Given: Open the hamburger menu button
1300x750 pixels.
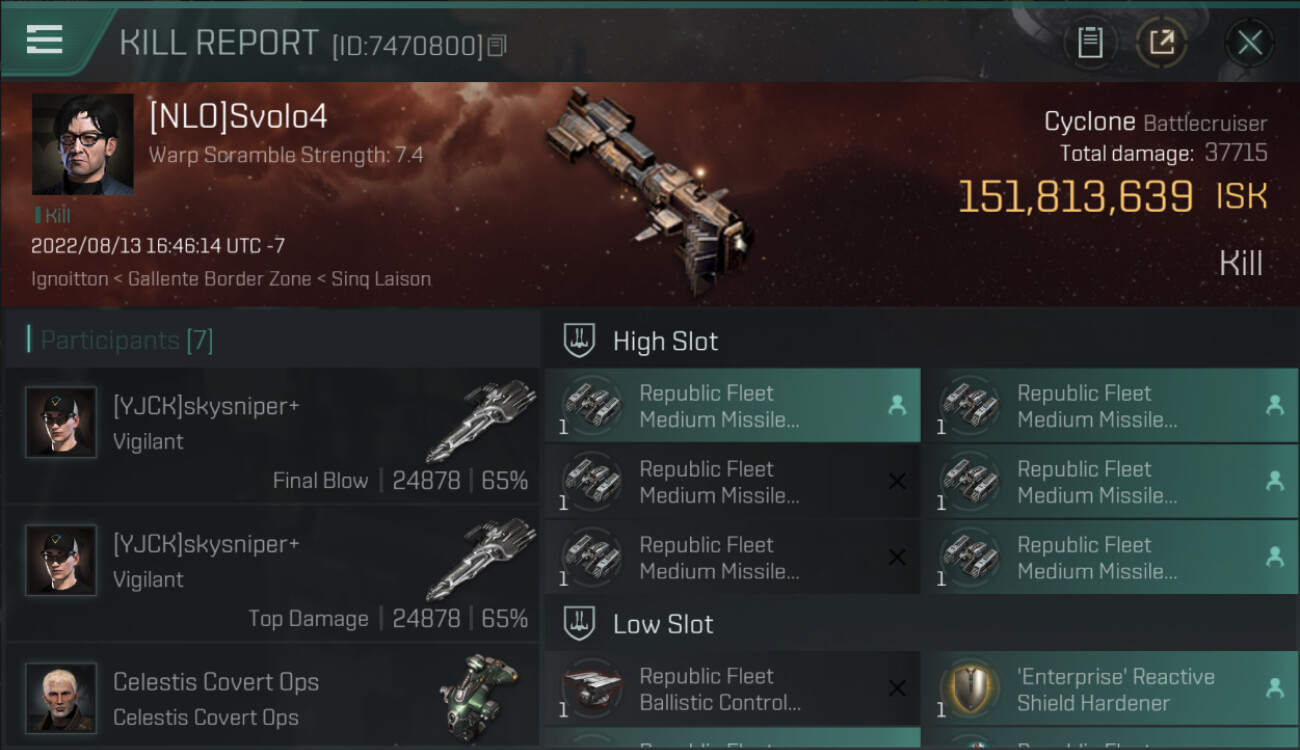Looking at the screenshot, I should pos(45,40).
